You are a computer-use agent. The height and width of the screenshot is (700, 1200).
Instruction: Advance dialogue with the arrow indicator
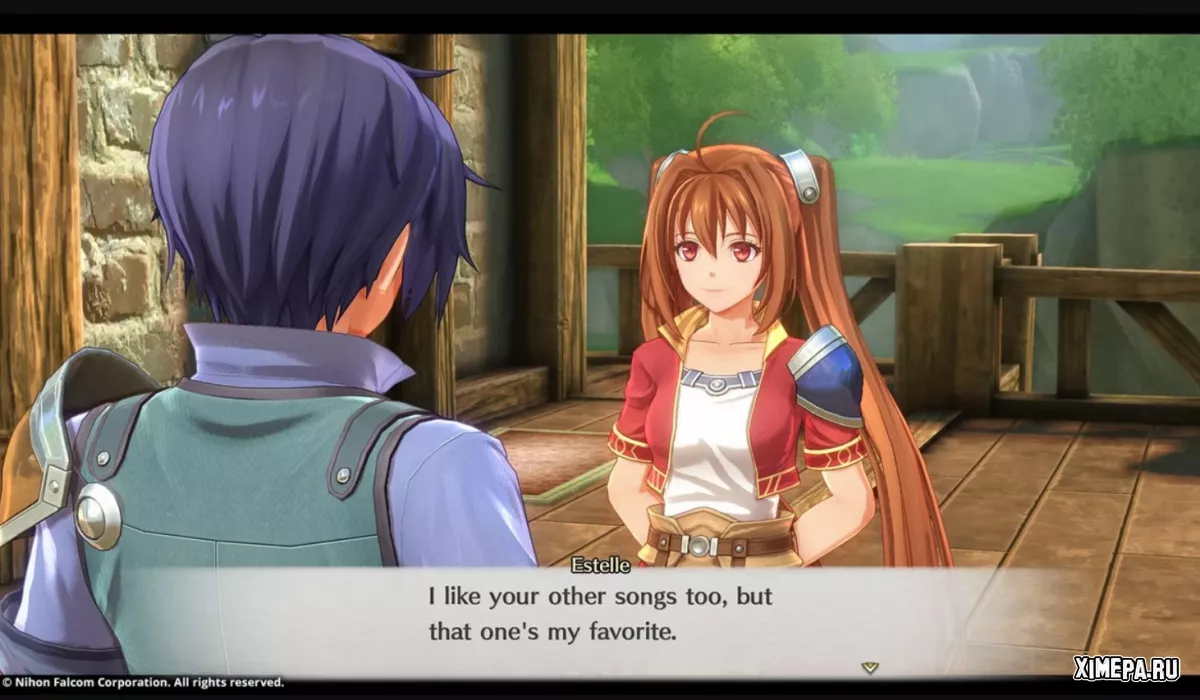pyautogui.click(x=870, y=664)
